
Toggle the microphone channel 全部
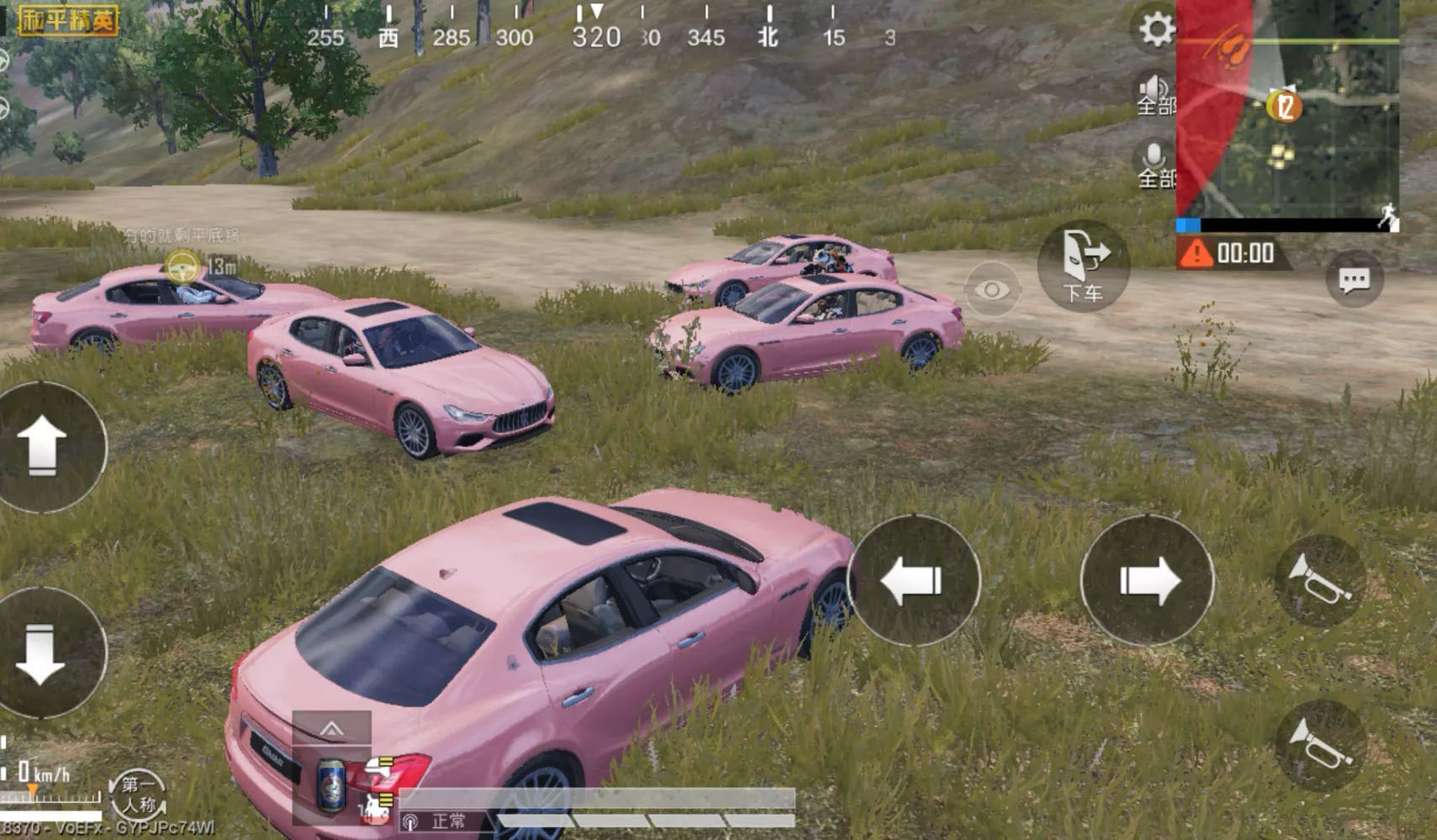click(1155, 164)
